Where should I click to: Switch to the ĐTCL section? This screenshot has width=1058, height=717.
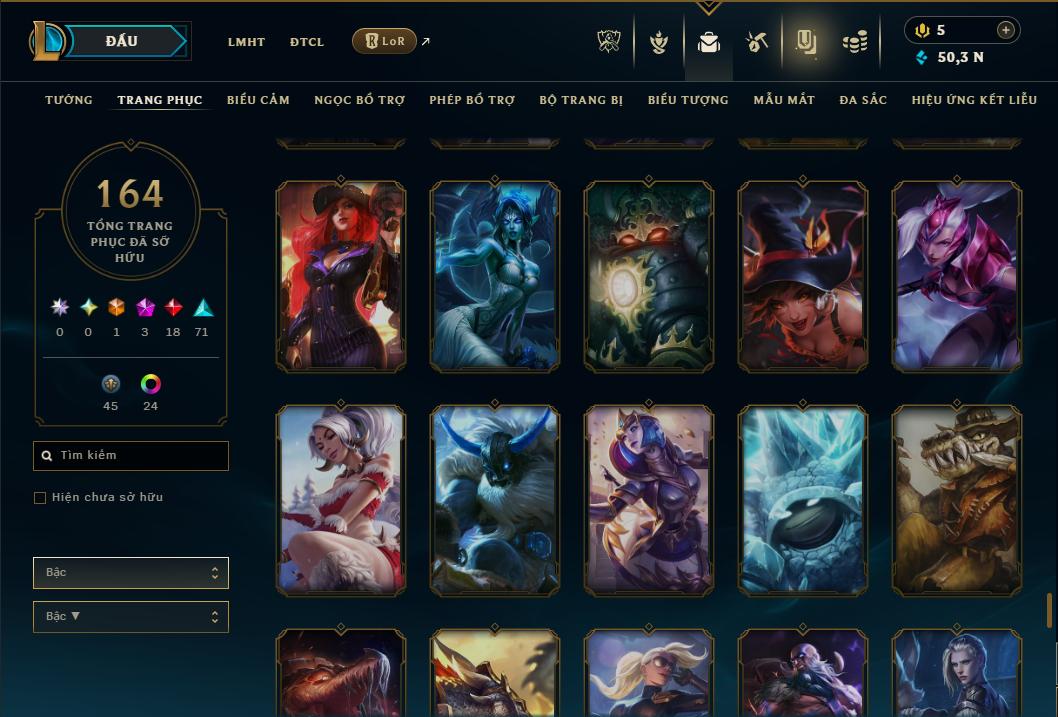(x=307, y=42)
